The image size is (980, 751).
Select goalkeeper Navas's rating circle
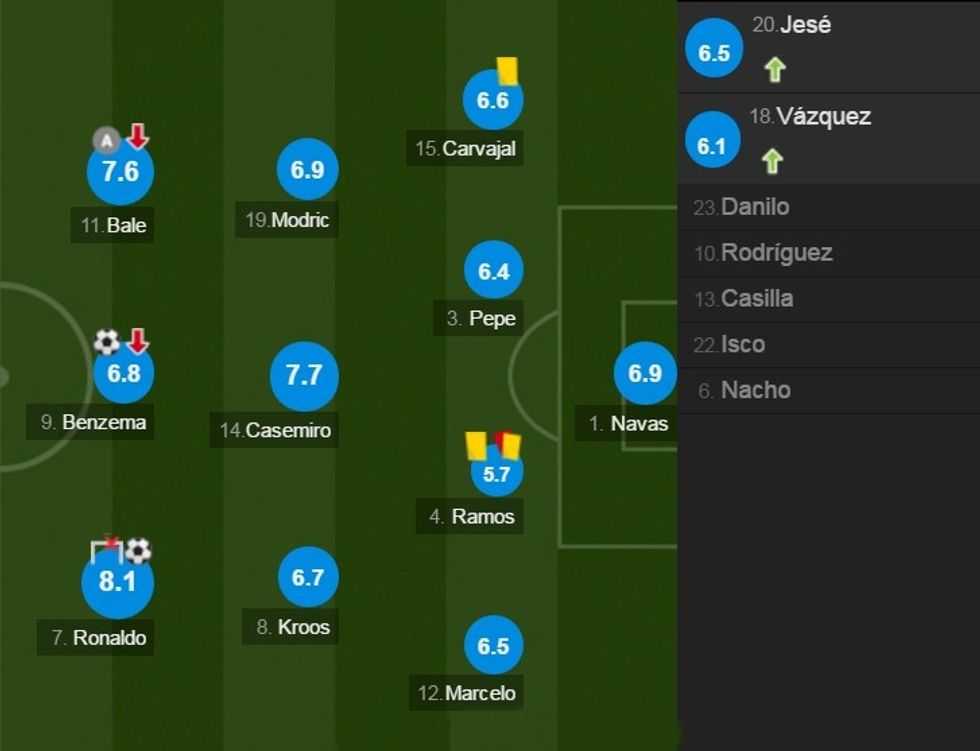[x=645, y=374]
